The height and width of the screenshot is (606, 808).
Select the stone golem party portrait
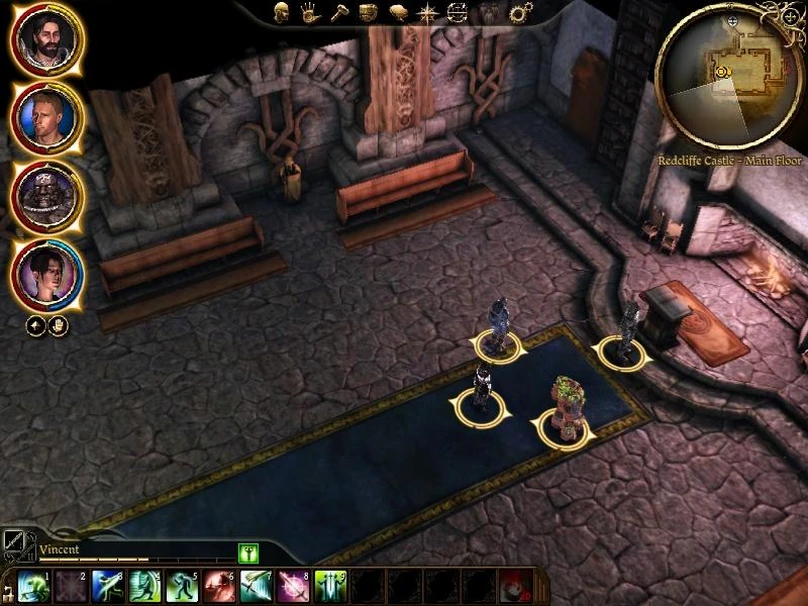47,196
